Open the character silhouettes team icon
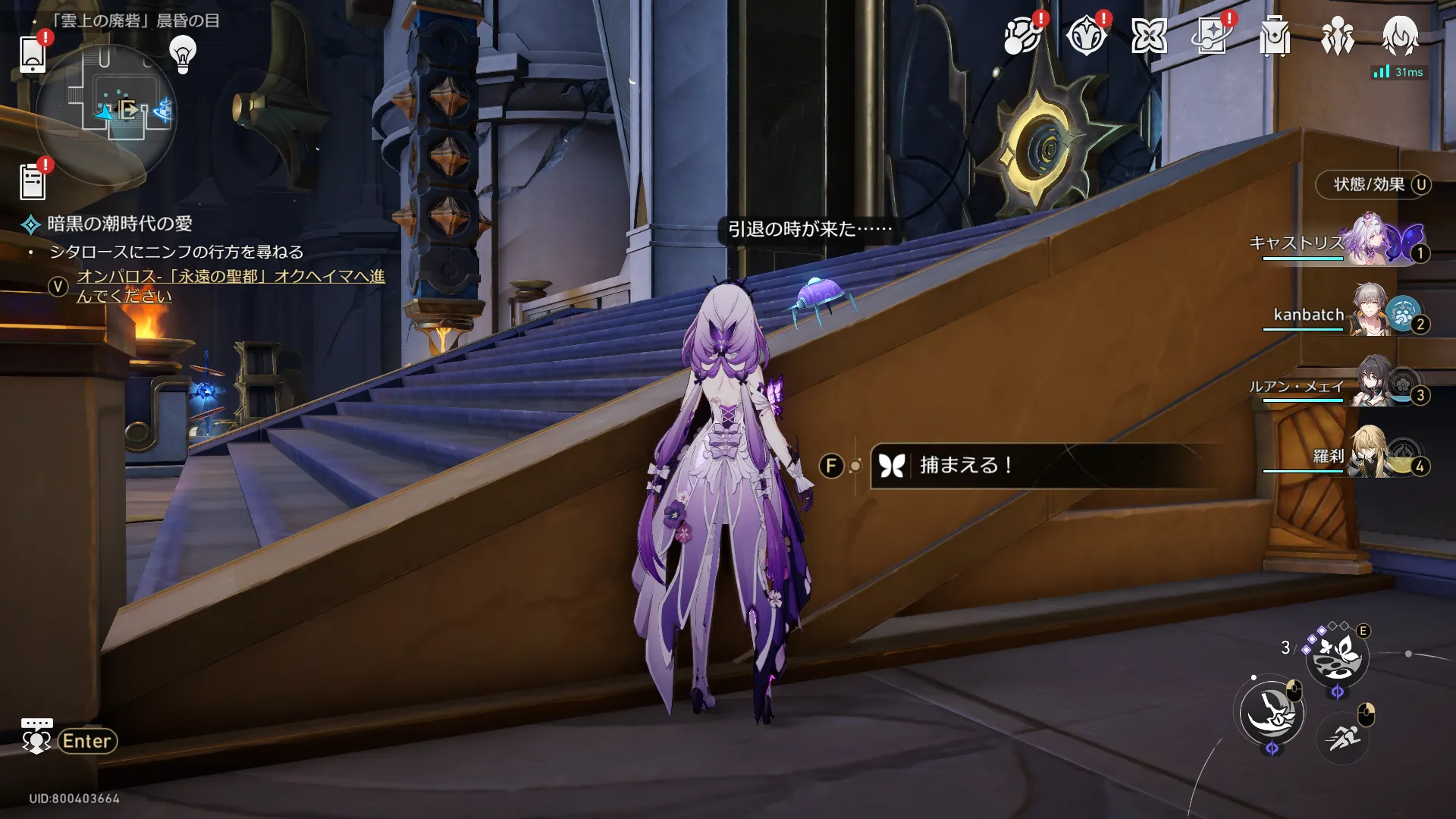This screenshot has width=1456, height=819. click(1337, 36)
